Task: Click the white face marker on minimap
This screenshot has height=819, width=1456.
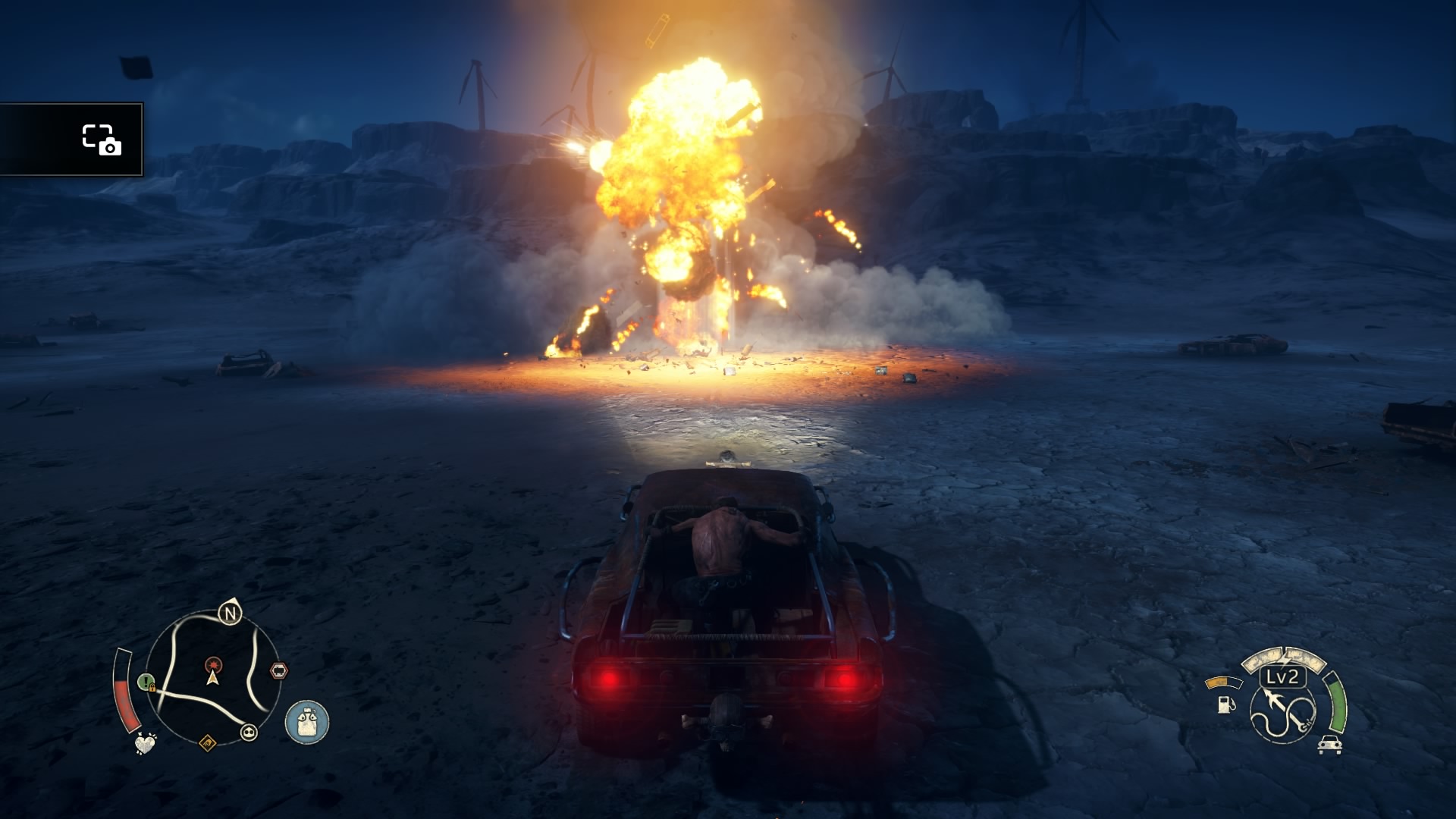Action: (249, 733)
